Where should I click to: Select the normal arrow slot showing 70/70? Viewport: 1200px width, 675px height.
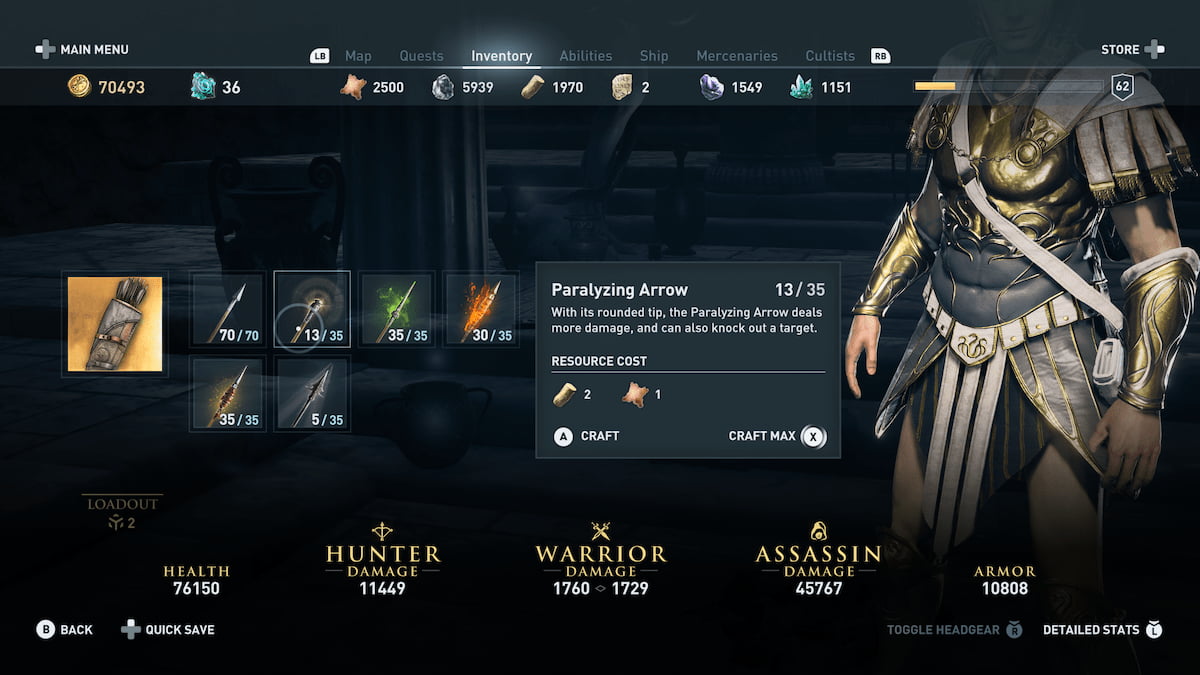[x=228, y=310]
